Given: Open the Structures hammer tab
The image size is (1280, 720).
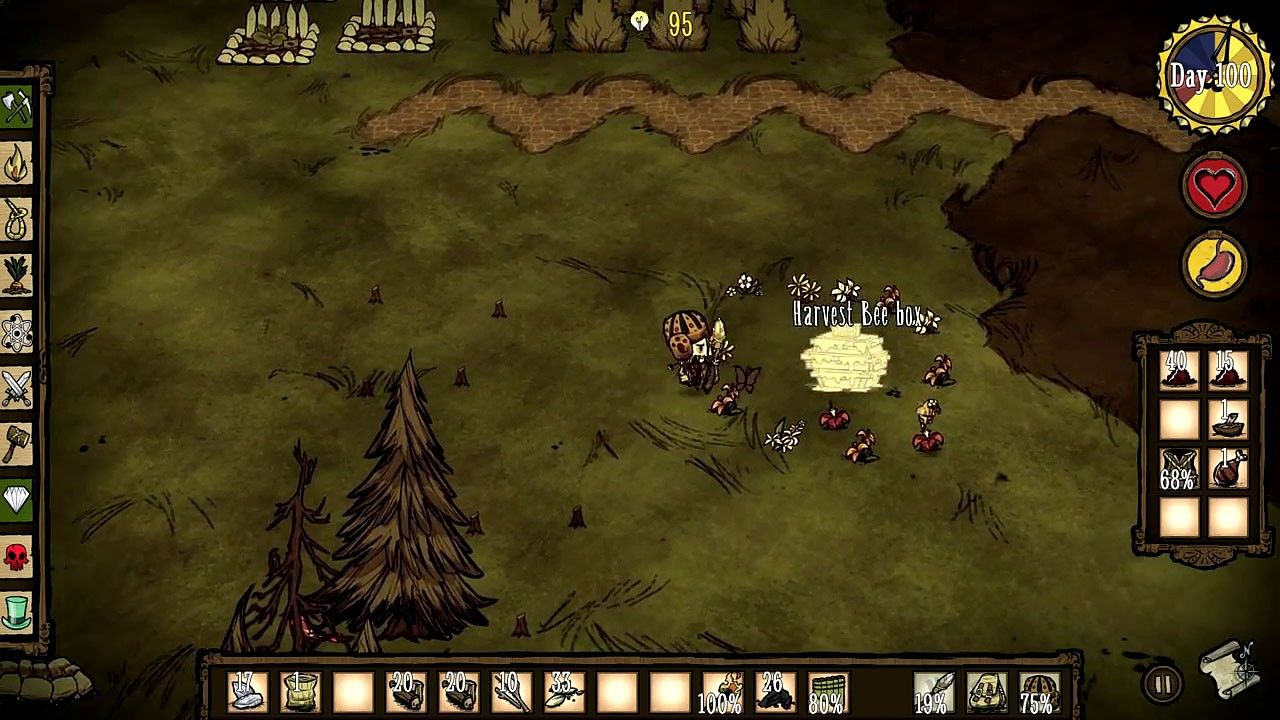Looking at the screenshot, I should [17, 443].
